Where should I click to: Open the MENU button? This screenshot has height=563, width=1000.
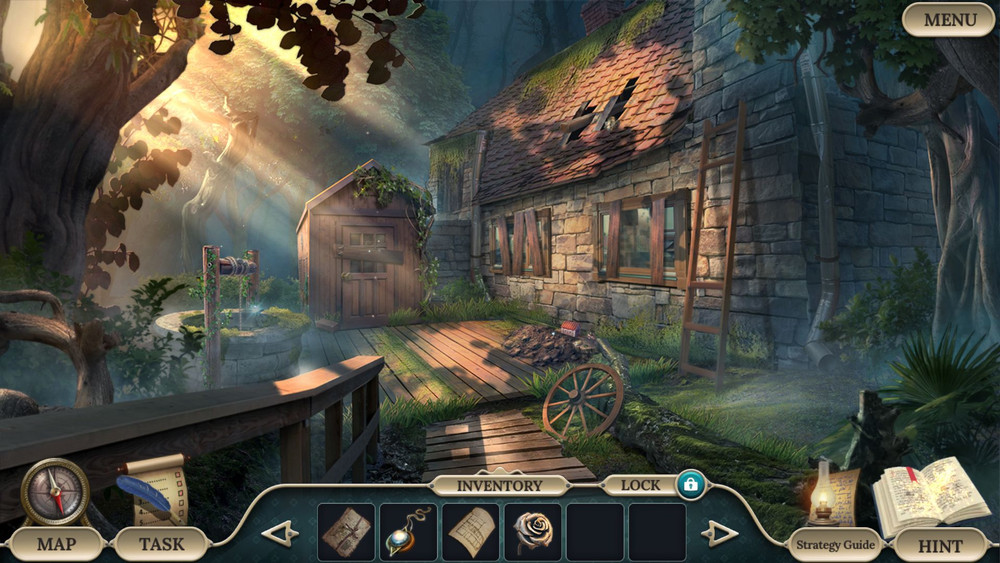tap(948, 19)
